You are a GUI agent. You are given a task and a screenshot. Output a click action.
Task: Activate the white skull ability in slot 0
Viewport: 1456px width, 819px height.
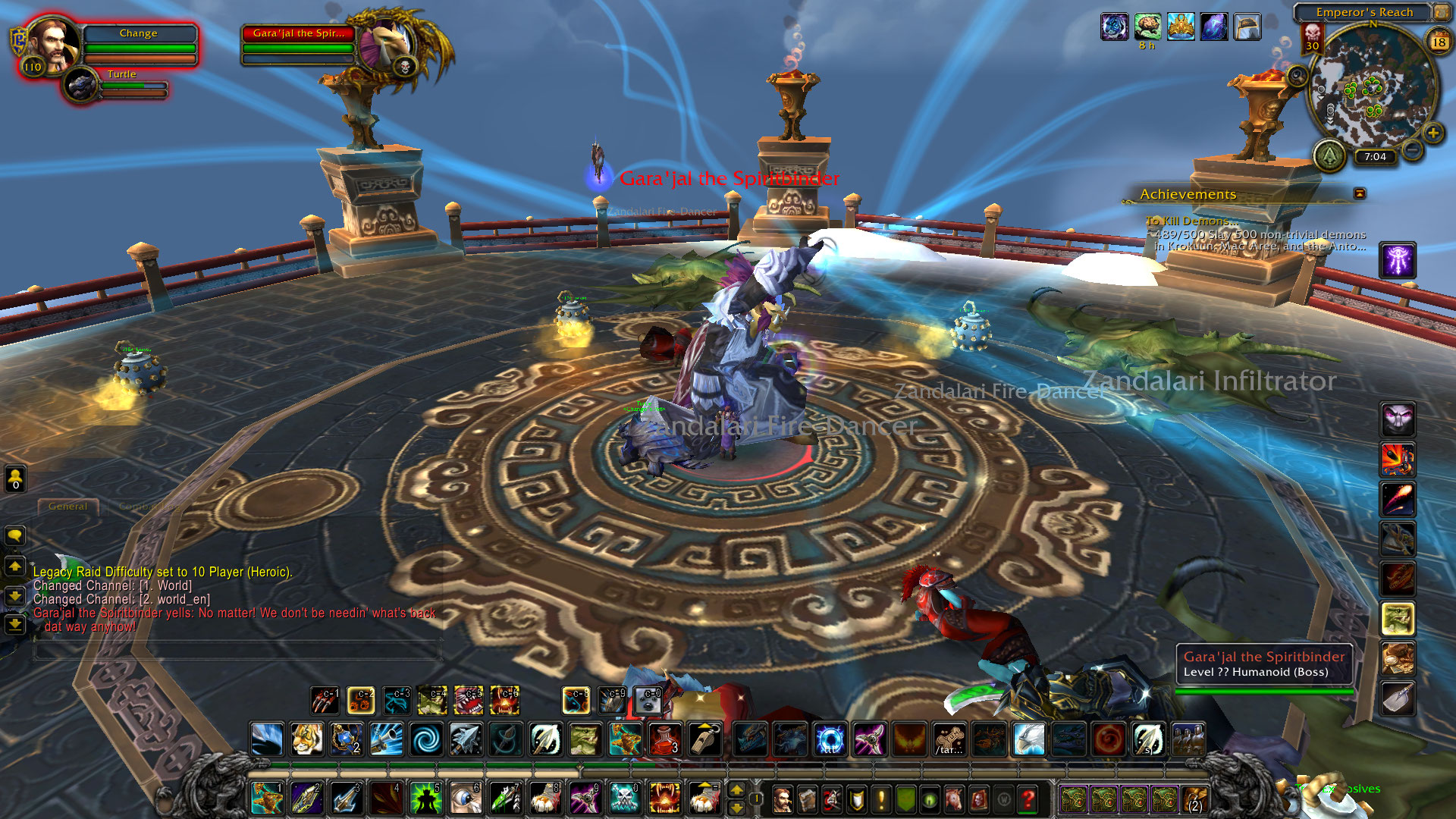pos(623,799)
